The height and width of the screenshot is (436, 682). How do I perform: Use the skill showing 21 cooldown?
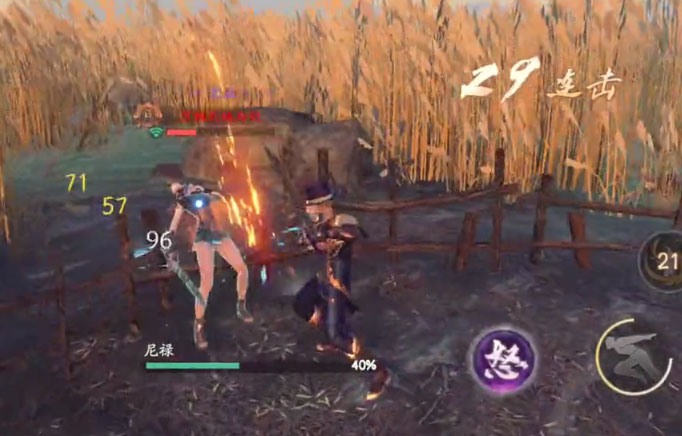pyautogui.click(x=664, y=263)
